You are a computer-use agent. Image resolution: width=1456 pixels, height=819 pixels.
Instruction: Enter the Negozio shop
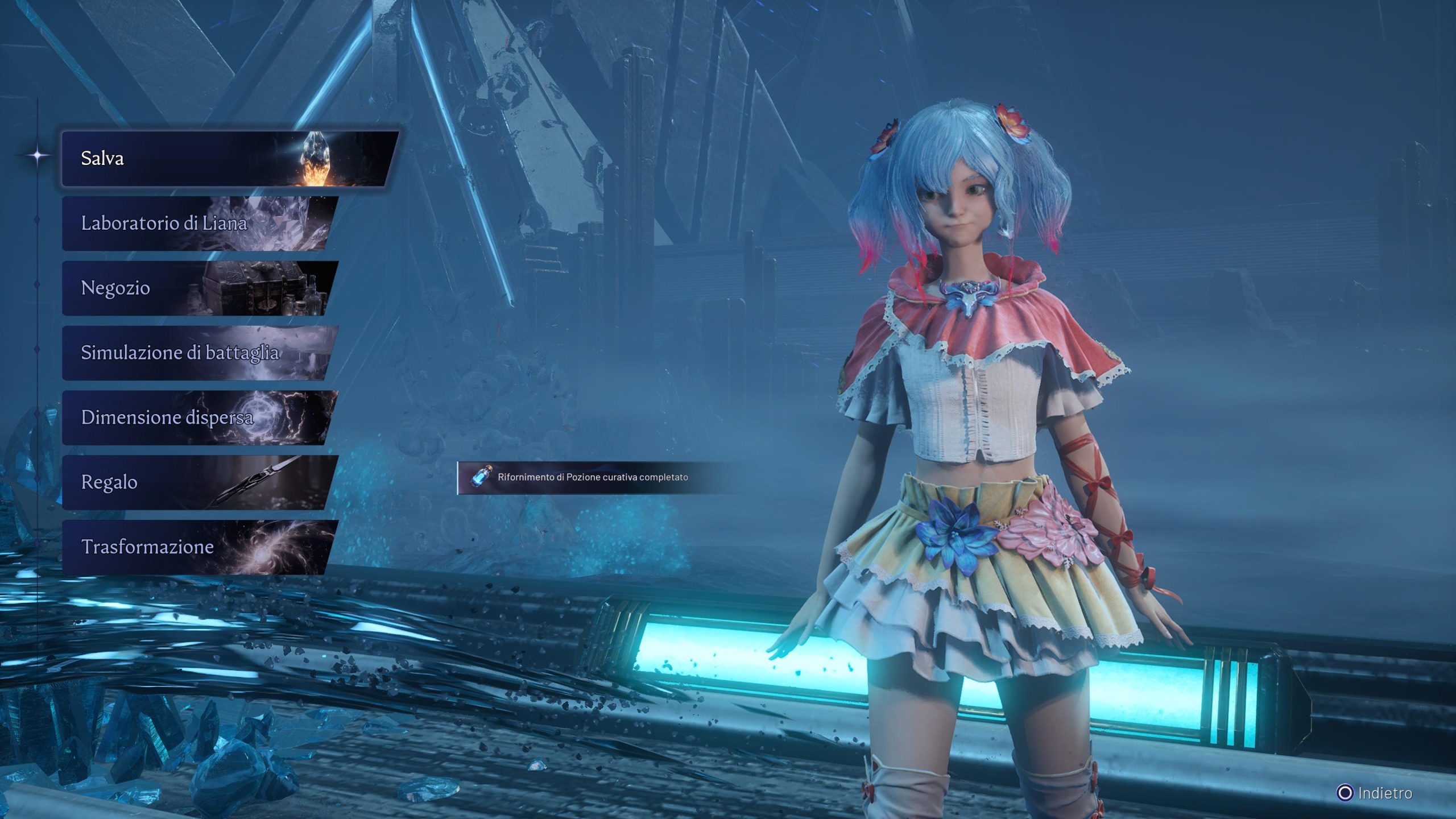(x=199, y=288)
